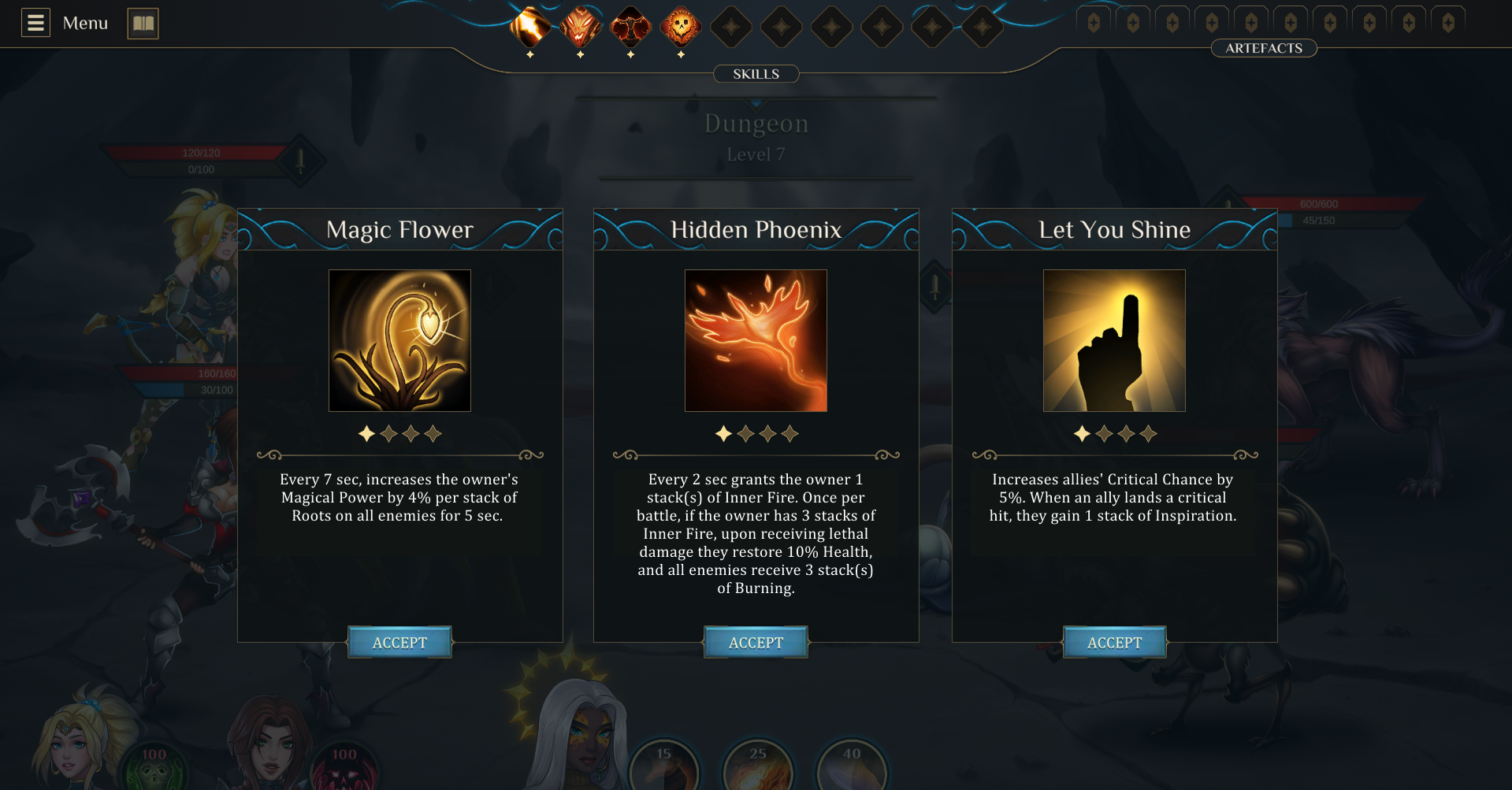Image resolution: width=1512 pixels, height=790 pixels.
Task: Activate the ability costing 40
Action: [x=852, y=766]
